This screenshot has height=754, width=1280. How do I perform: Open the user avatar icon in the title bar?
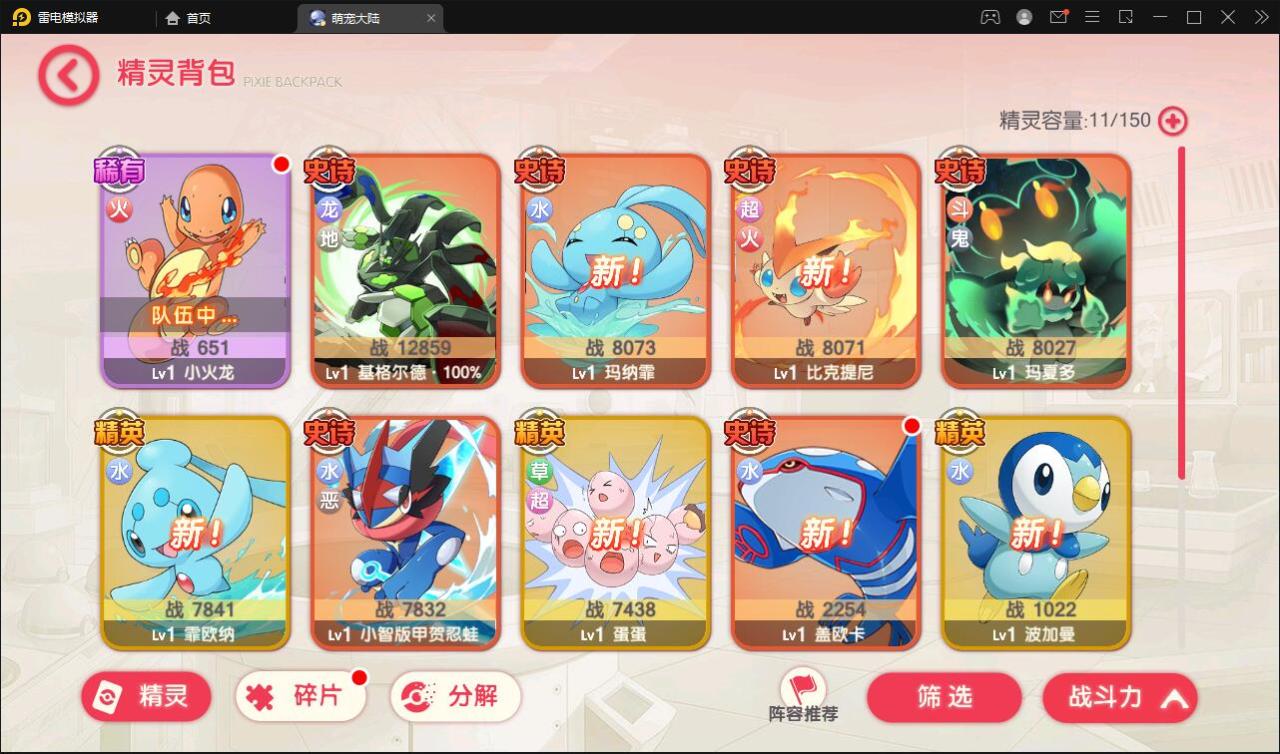pos(1023,17)
